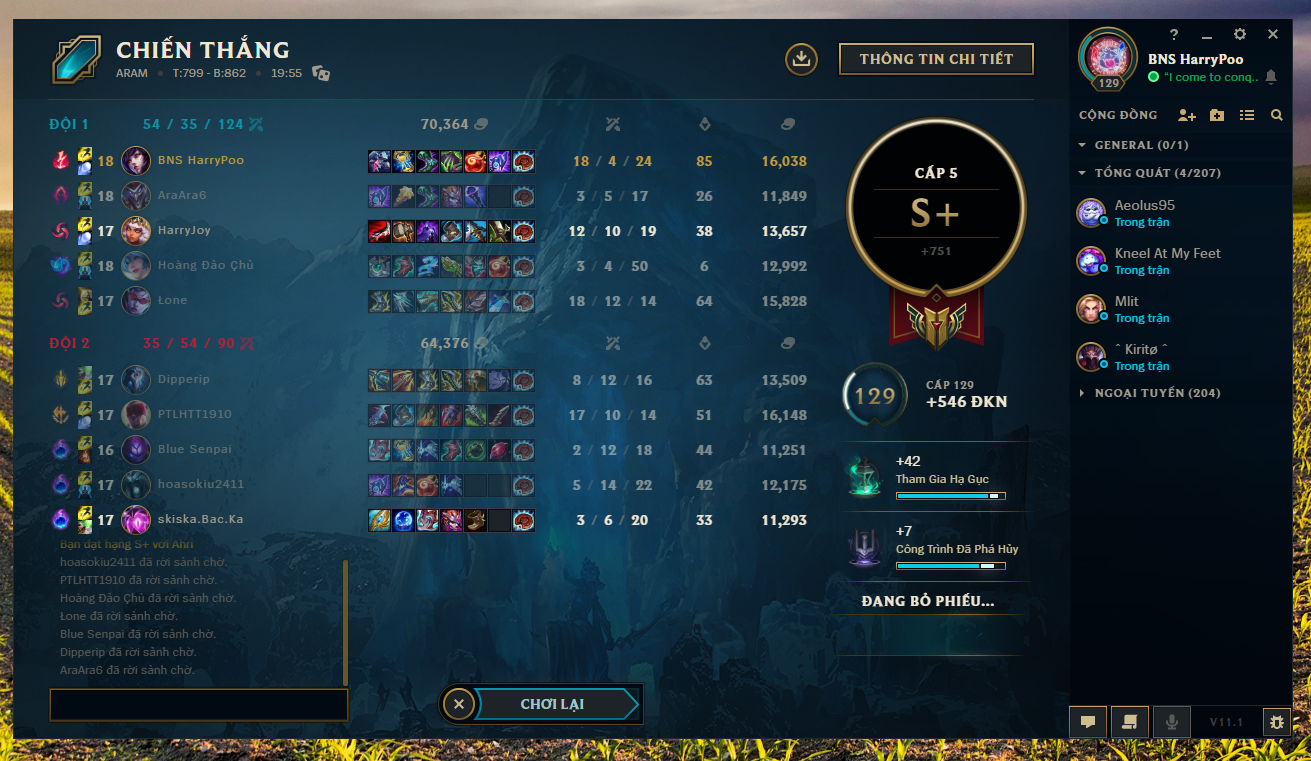Open THÔNG TIN CHI TIẾT match details
The width and height of the screenshot is (1311, 761).
936,59
